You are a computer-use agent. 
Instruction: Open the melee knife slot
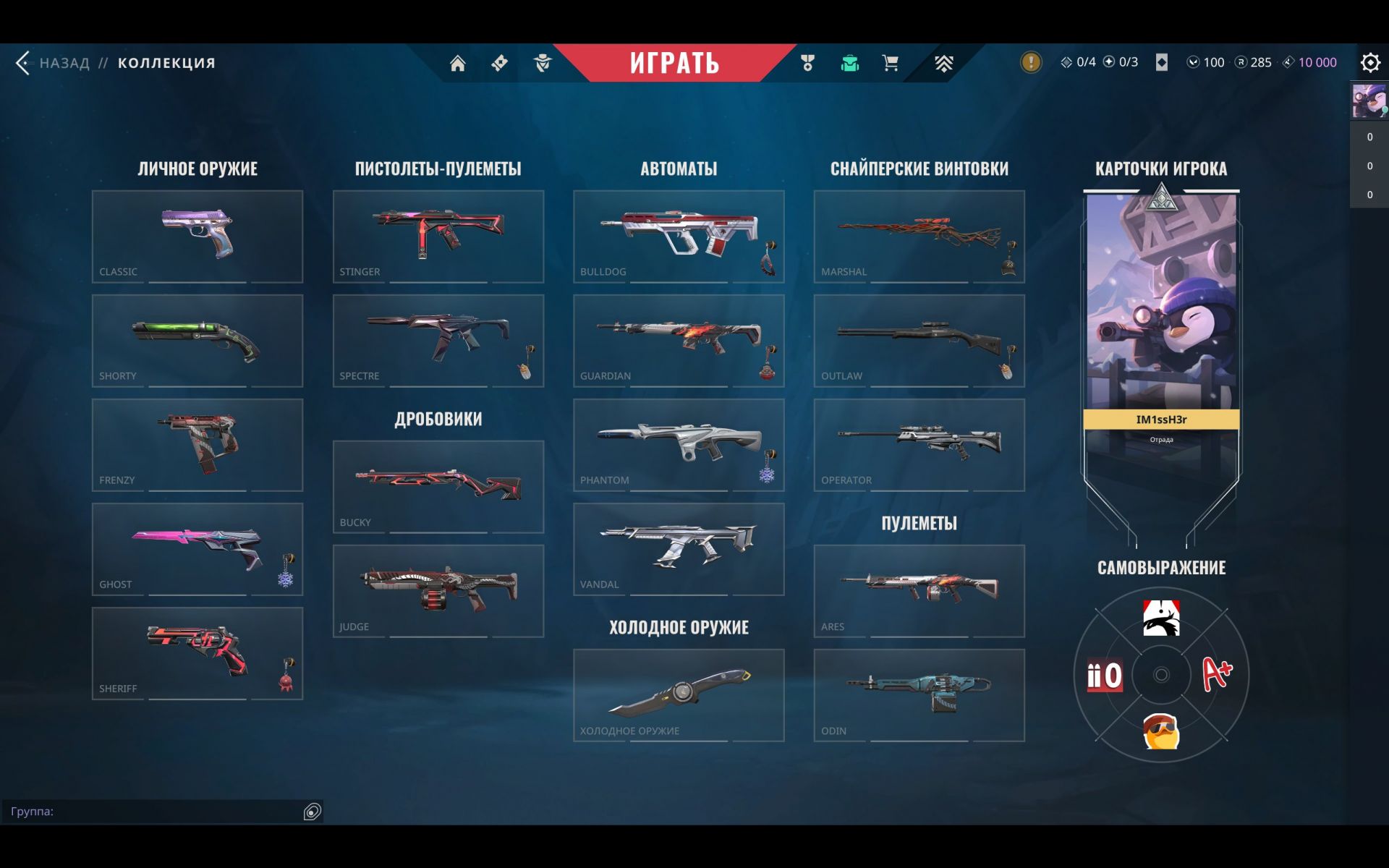[678, 694]
